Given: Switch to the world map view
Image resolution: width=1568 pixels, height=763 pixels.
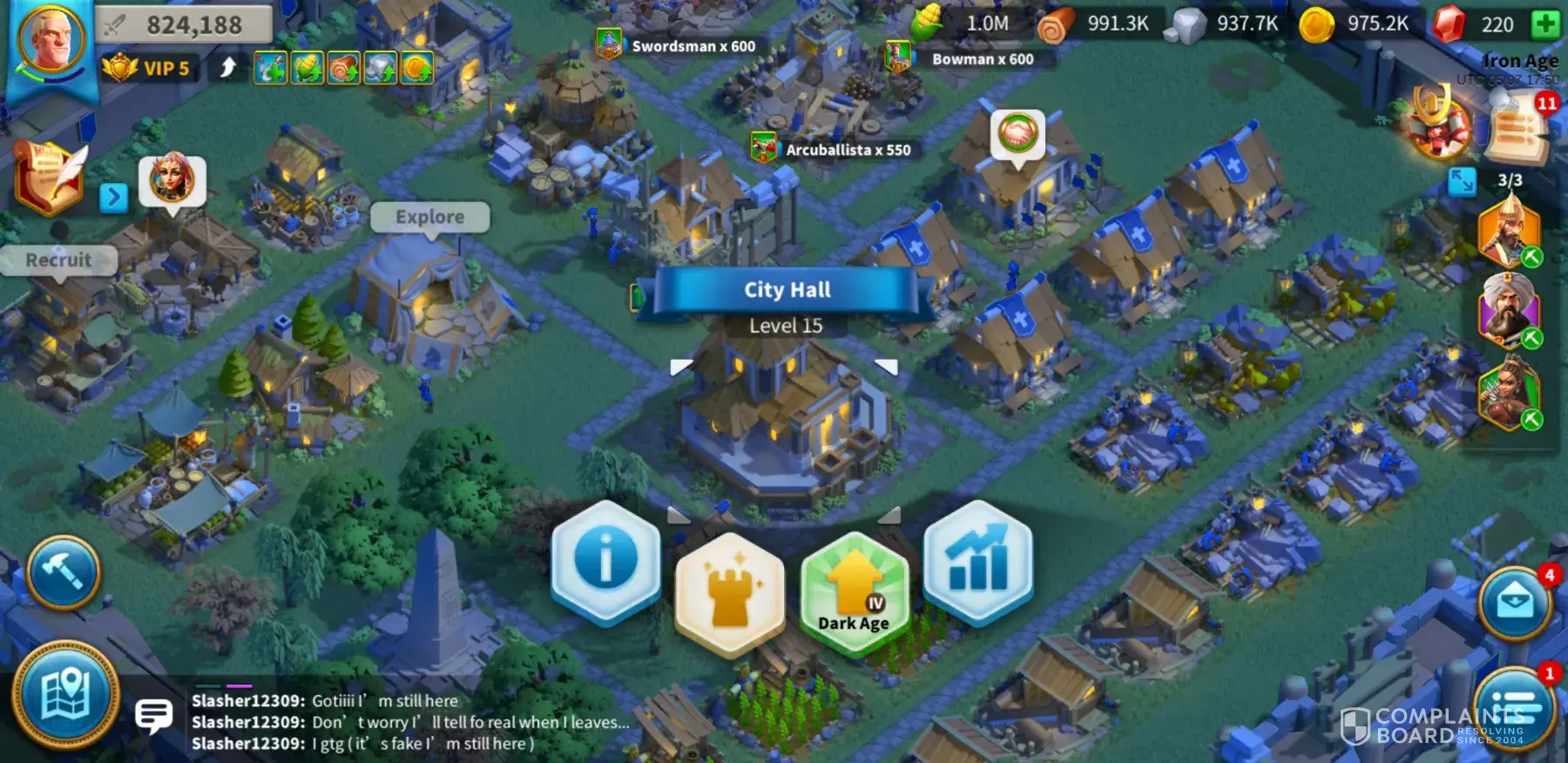Looking at the screenshot, I should click(65, 695).
